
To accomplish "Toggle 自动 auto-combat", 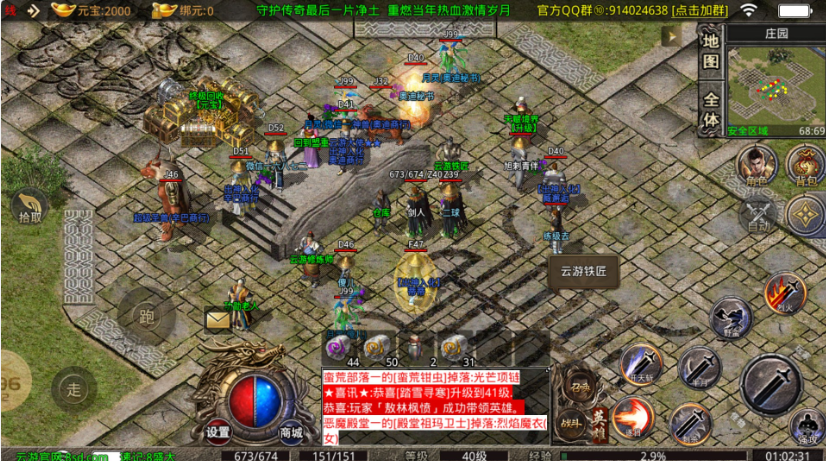I will coord(758,213).
